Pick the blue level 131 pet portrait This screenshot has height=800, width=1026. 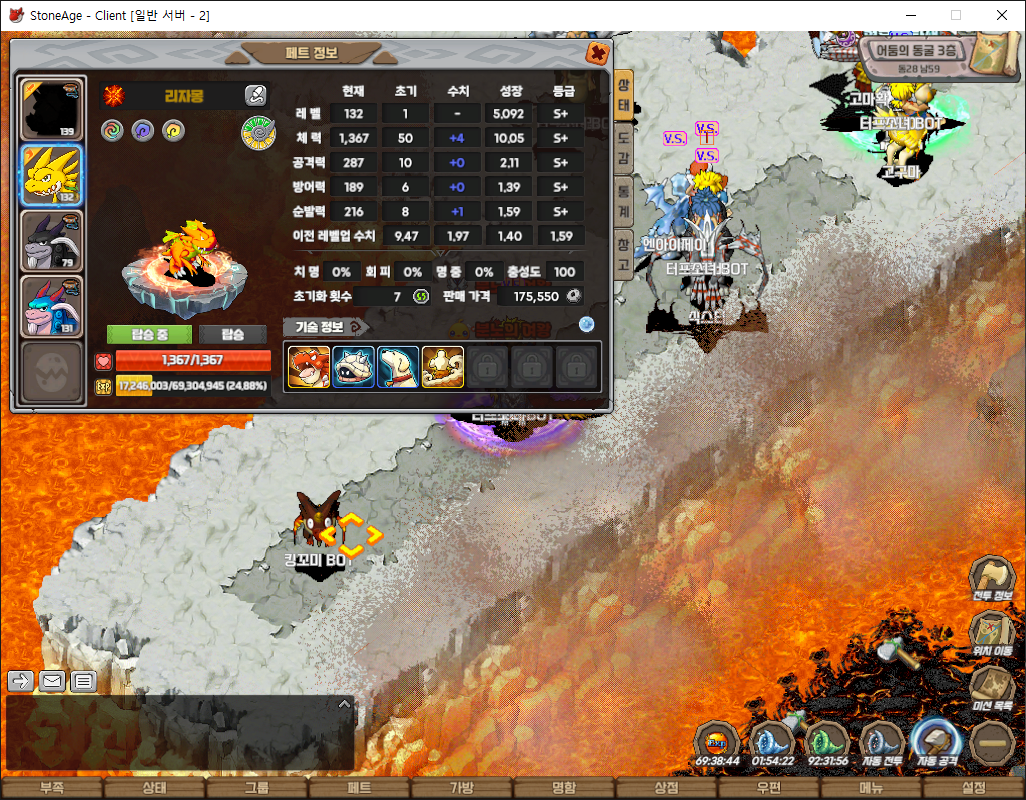[x=52, y=306]
